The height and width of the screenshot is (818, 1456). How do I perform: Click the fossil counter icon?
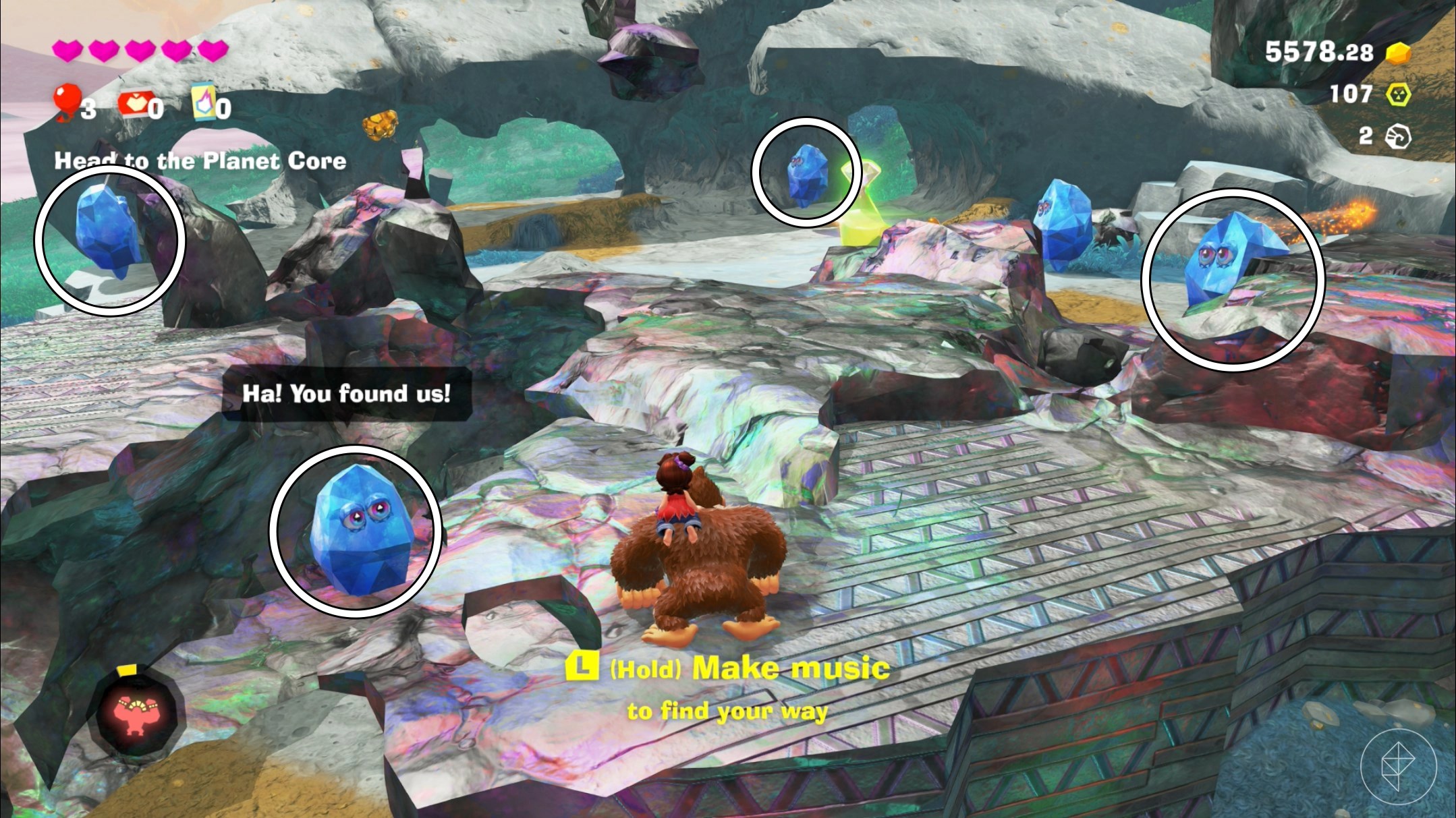pyautogui.click(x=1398, y=136)
